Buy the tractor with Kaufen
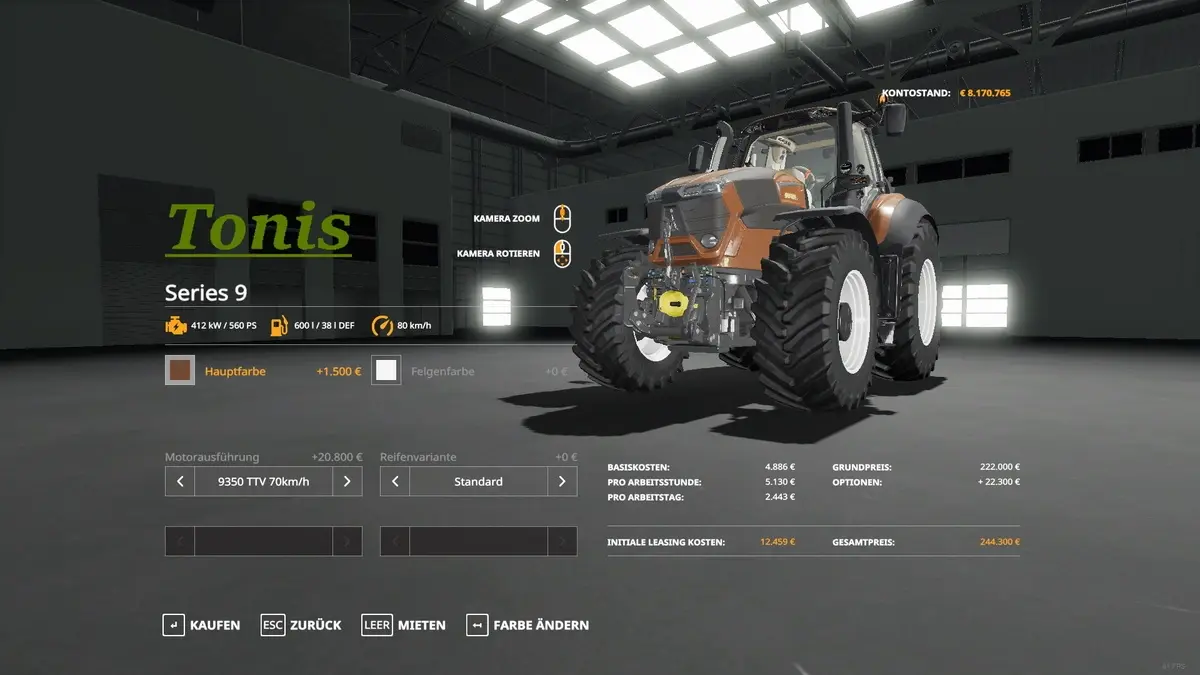This screenshot has height=675, width=1200. pyautogui.click(x=202, y=625)
